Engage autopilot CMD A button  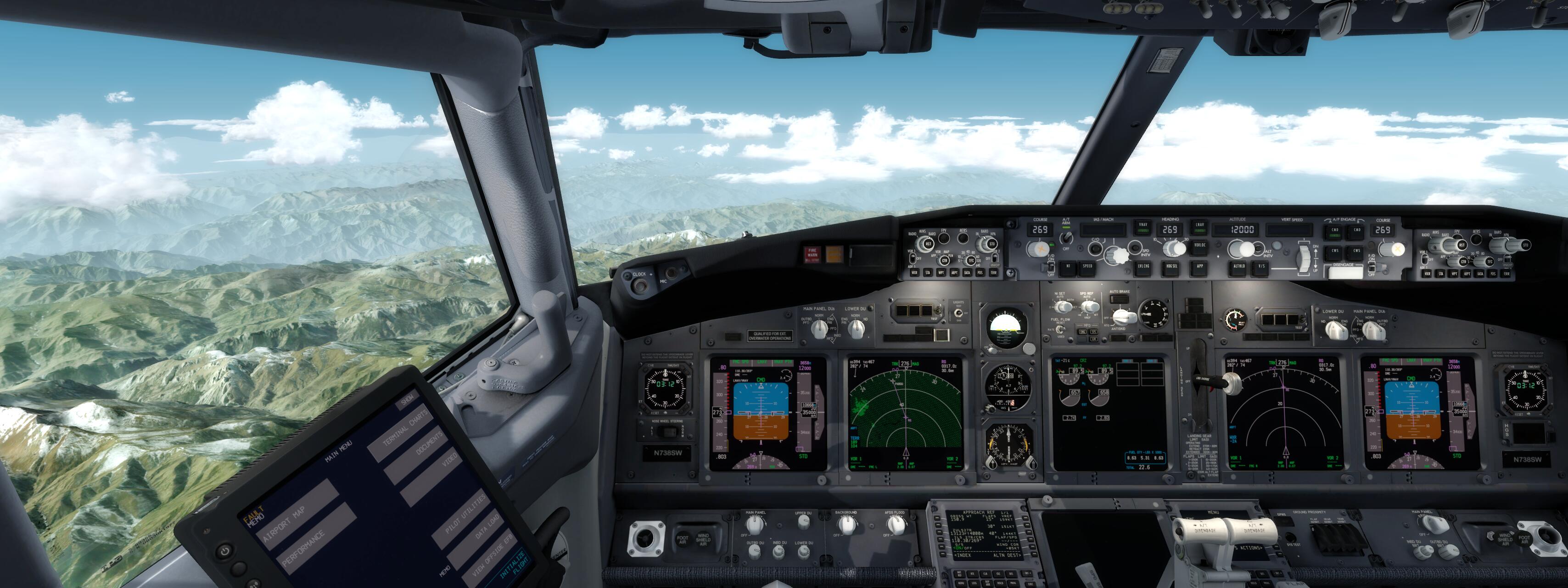click(1334, 231)
